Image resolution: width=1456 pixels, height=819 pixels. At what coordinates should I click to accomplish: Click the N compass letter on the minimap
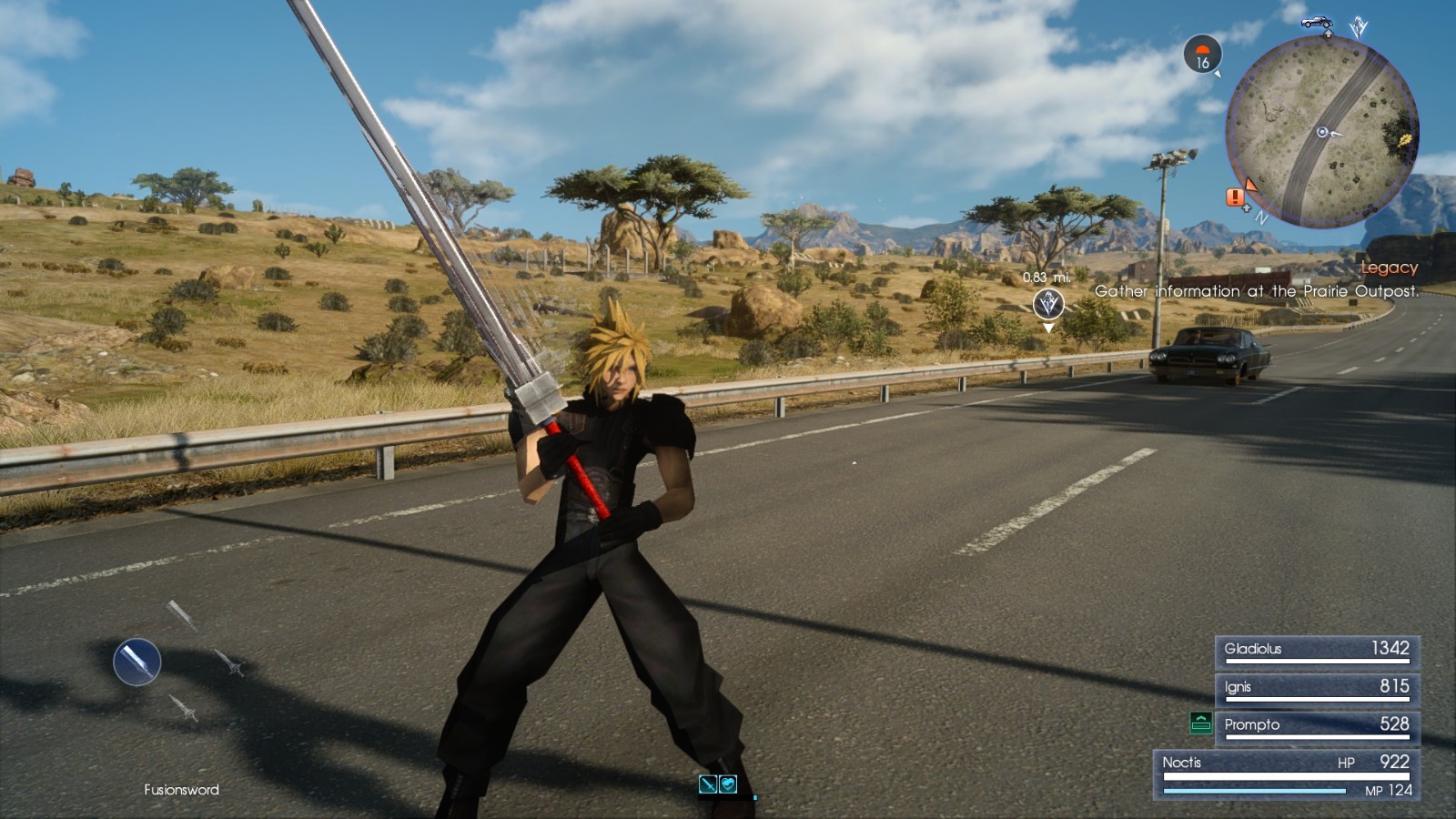(x=1262, y=217)
